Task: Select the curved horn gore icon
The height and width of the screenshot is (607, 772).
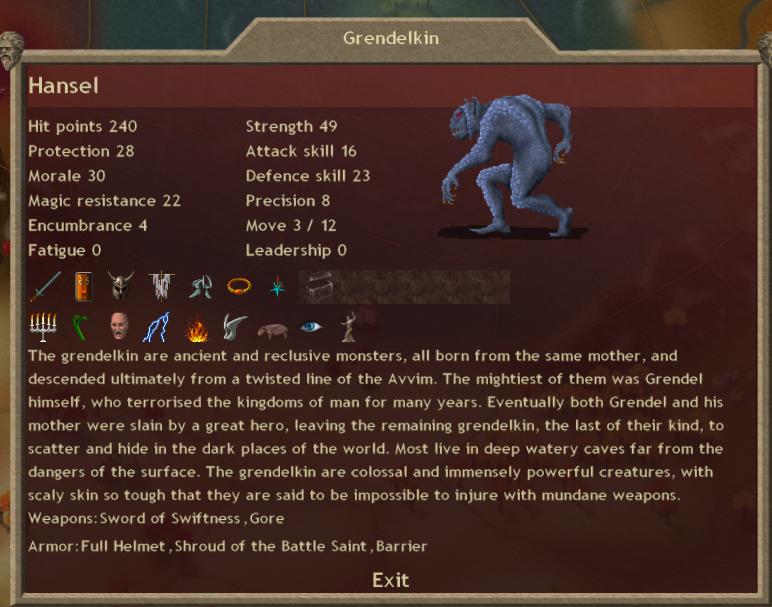Action: click(233, 327)
